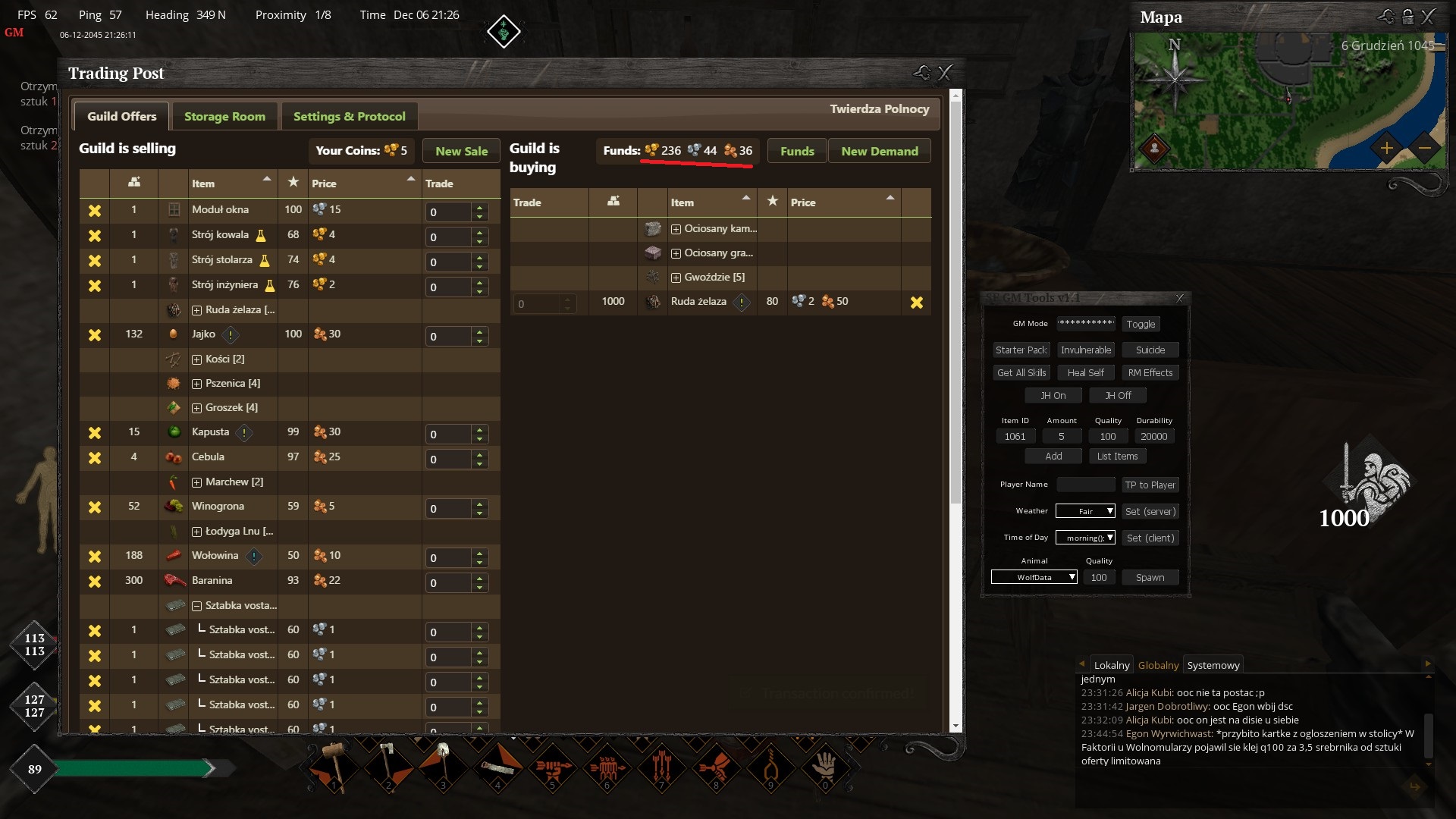The width and height of the screenshot is (1456, 819).
Task: Close the Trading Post window
Action: (x=945, y=73)
